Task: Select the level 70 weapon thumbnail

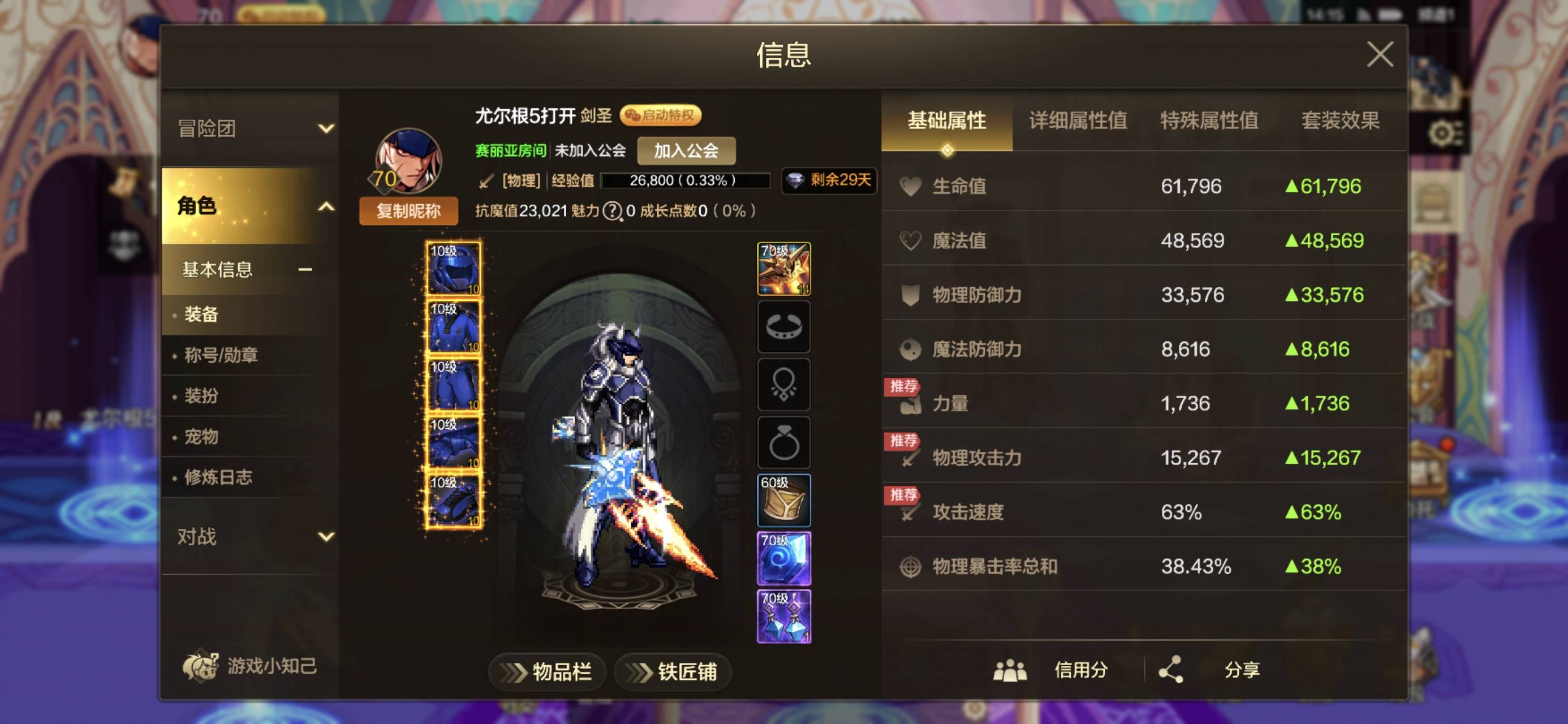Action: coord(784,270)
